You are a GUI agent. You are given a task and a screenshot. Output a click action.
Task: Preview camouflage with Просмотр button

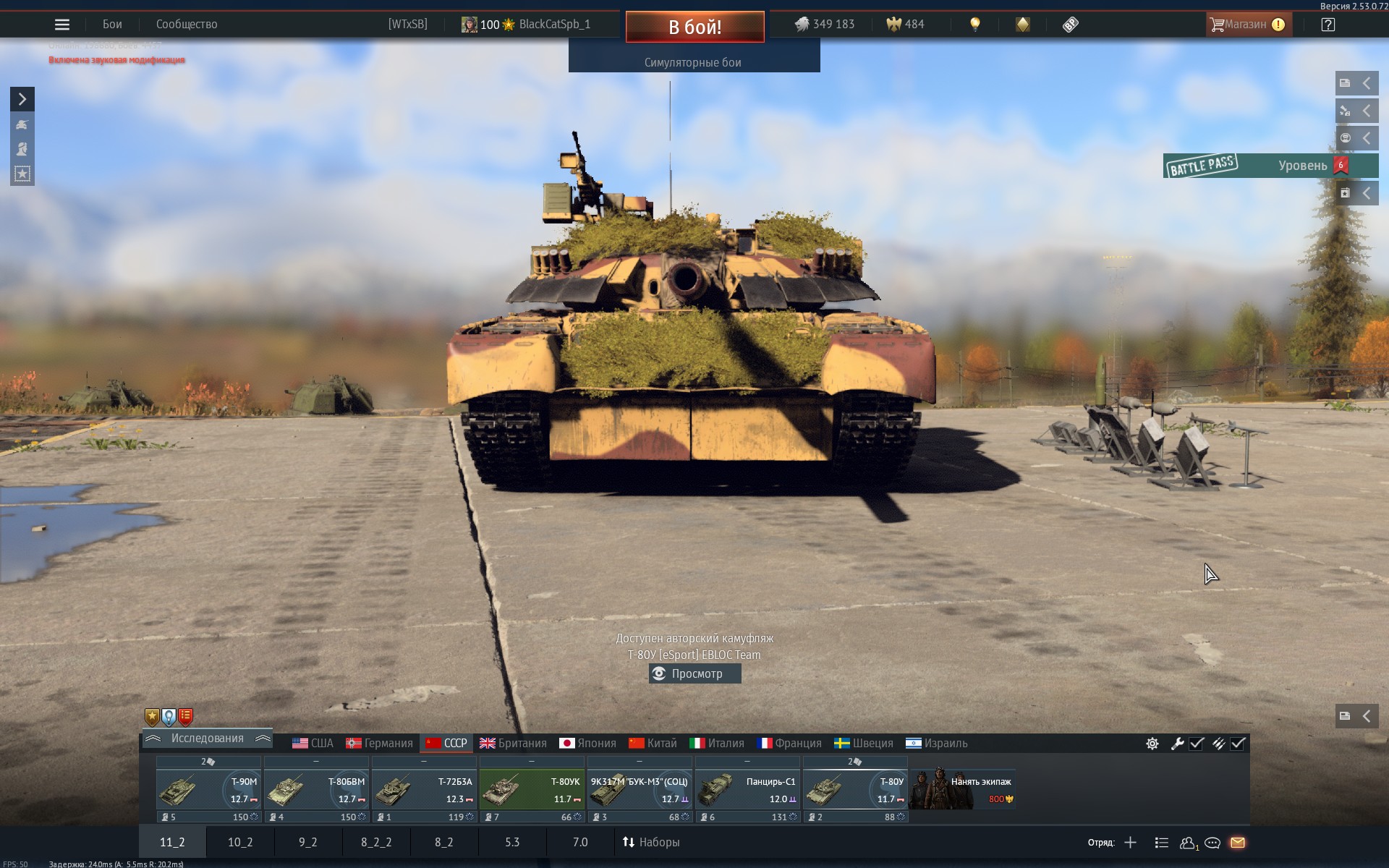(695, 673)
